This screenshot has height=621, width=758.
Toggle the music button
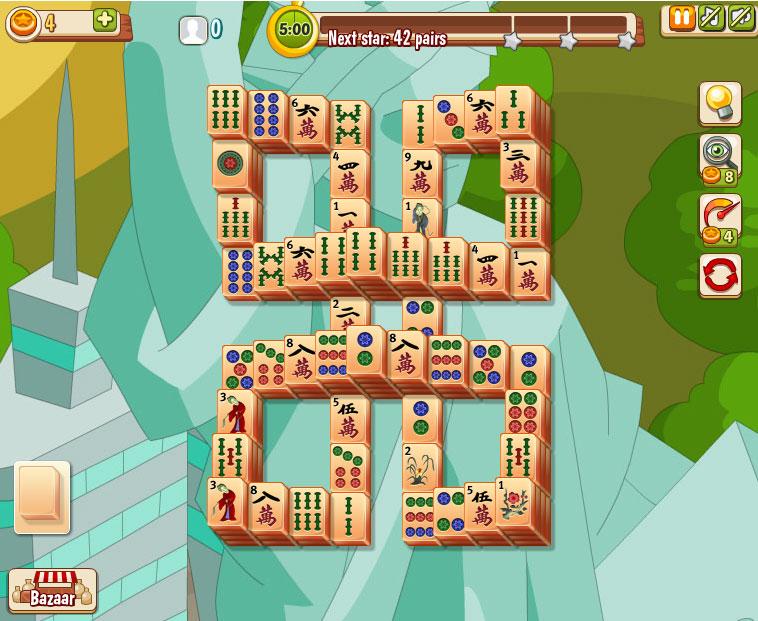pos(710,19)
